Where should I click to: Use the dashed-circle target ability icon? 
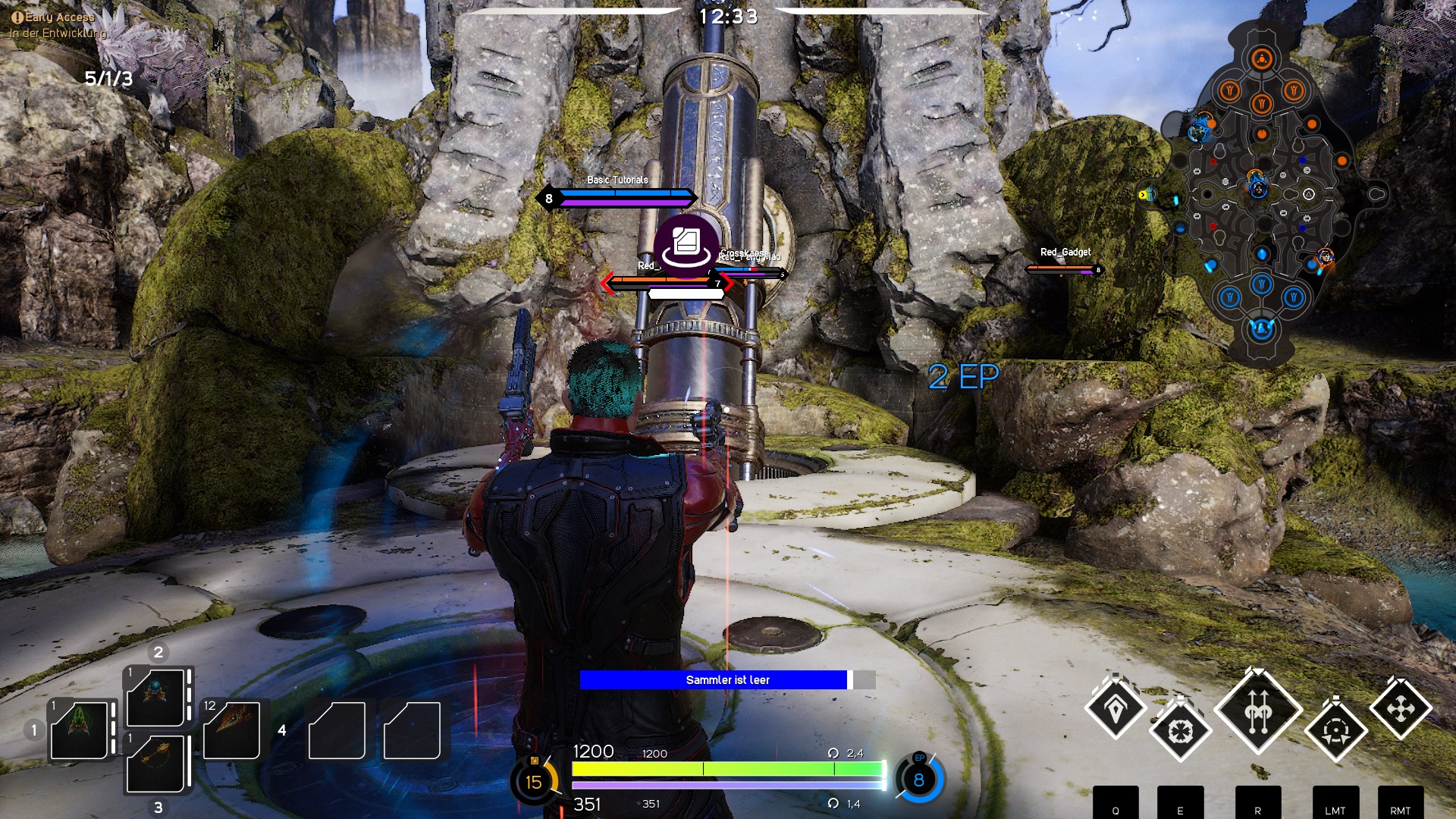(x=1335, y=731)
